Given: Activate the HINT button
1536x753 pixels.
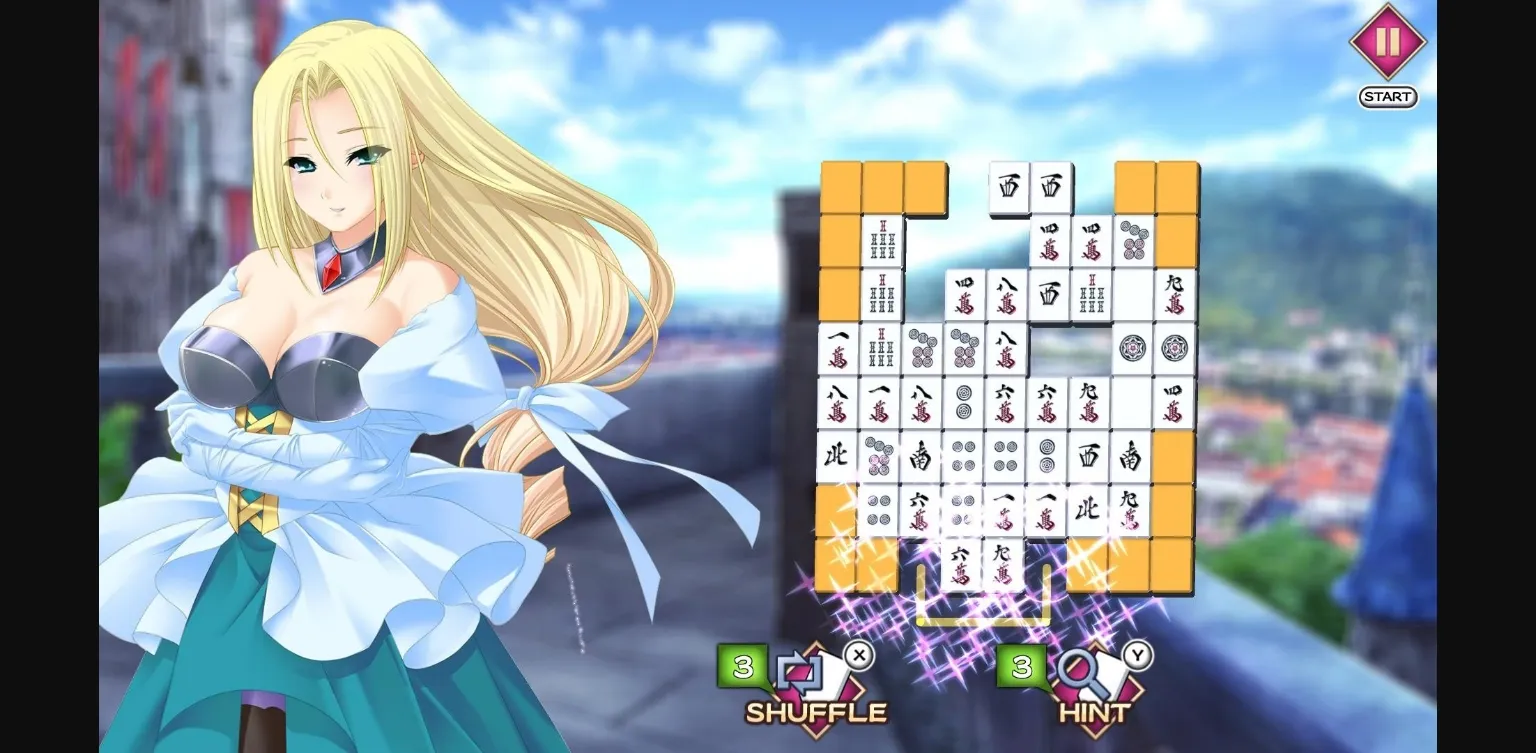Looking at the screenshot, I should pos(1092,712).
